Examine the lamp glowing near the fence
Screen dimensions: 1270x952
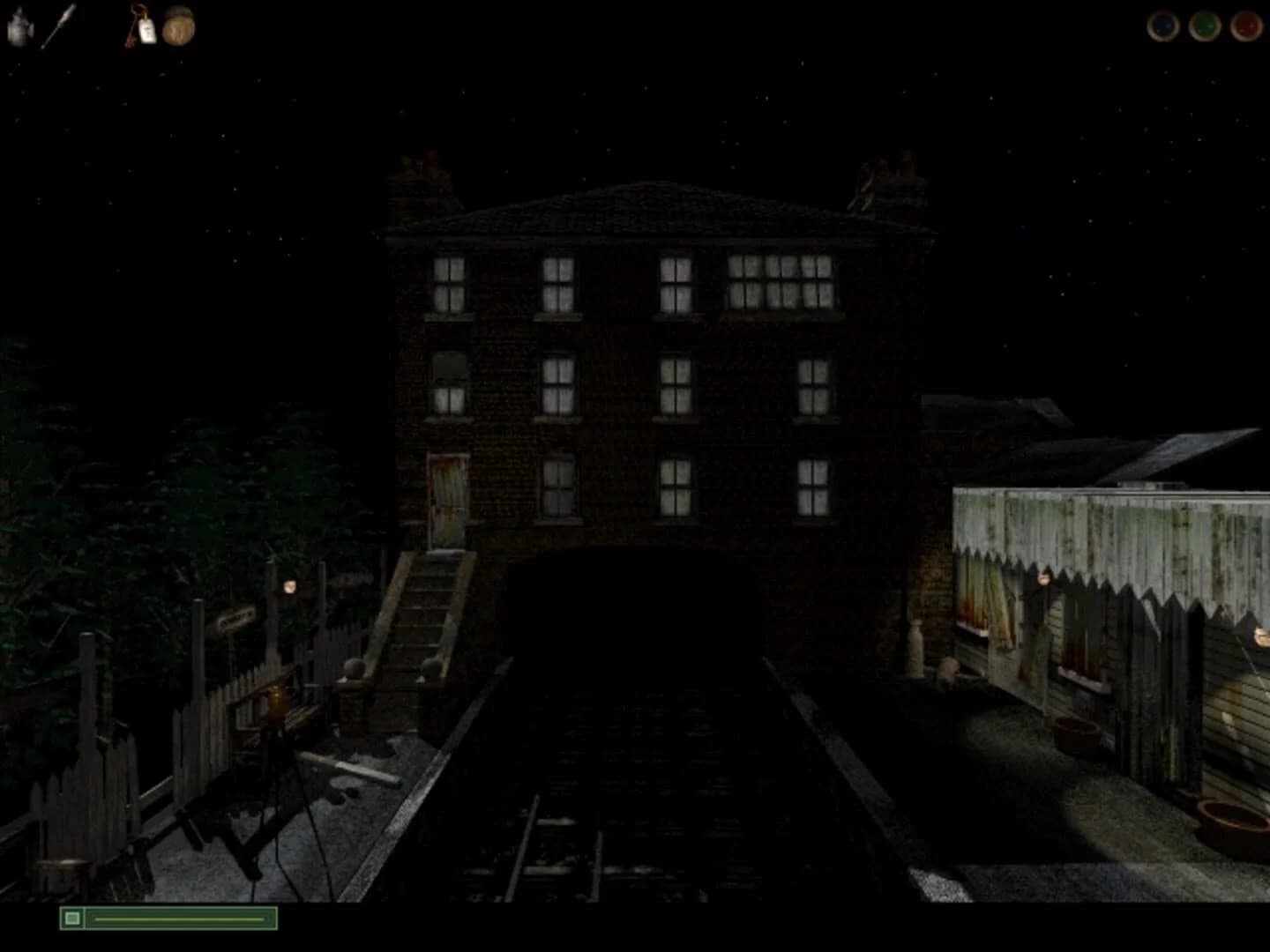click(289, 585)
